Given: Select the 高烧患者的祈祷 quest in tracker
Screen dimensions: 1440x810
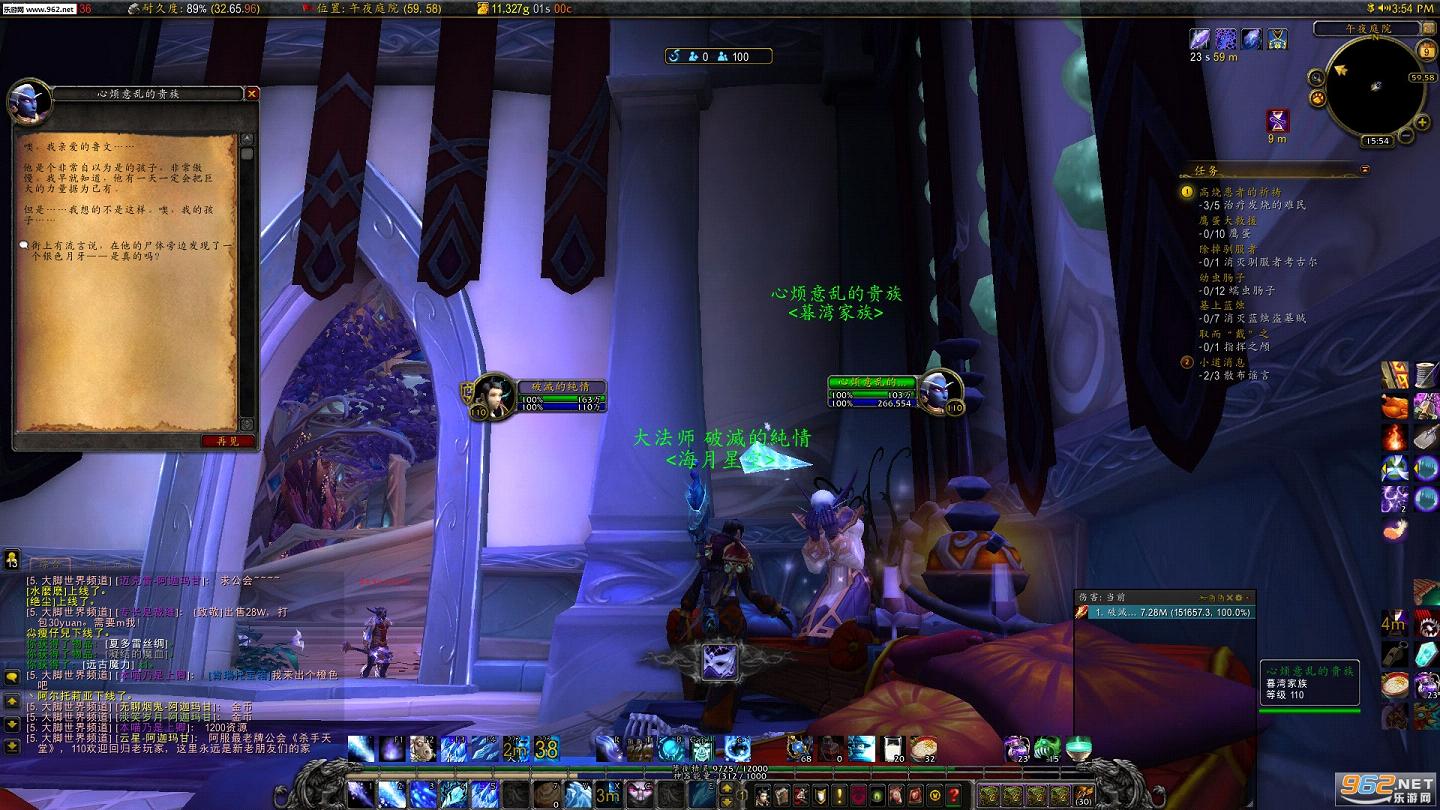Looking at the screenshot, I should pyautogui.click(x=1240, y=192).
